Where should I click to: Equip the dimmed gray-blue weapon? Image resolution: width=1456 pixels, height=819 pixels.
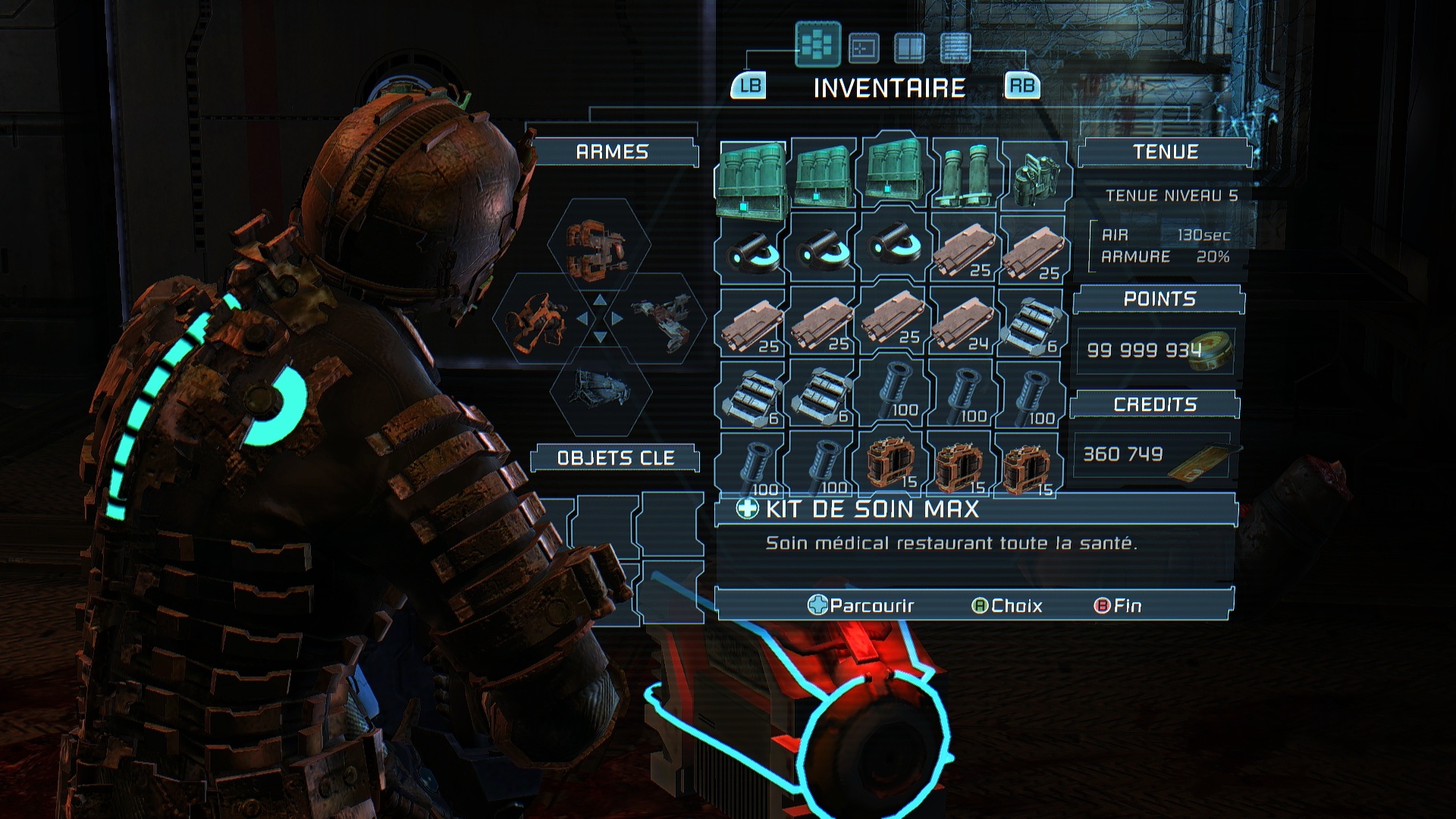pyautogui.click(x=600, y=389)
